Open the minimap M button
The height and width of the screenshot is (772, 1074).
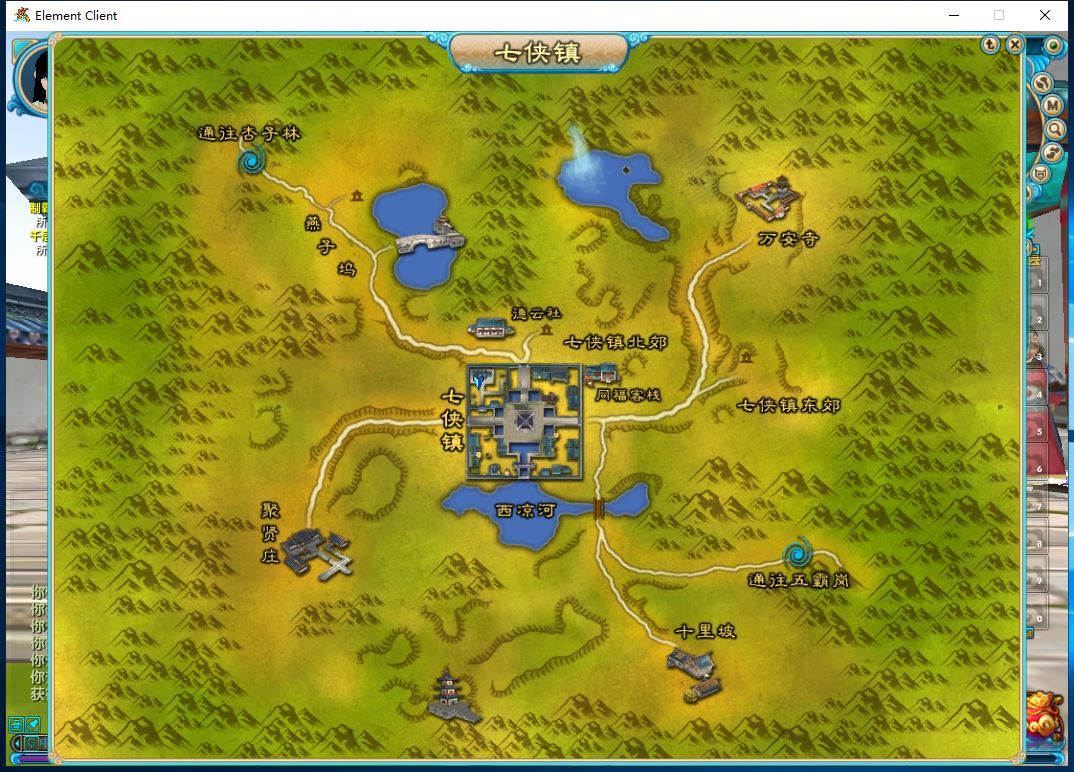tap(1052, 106)
